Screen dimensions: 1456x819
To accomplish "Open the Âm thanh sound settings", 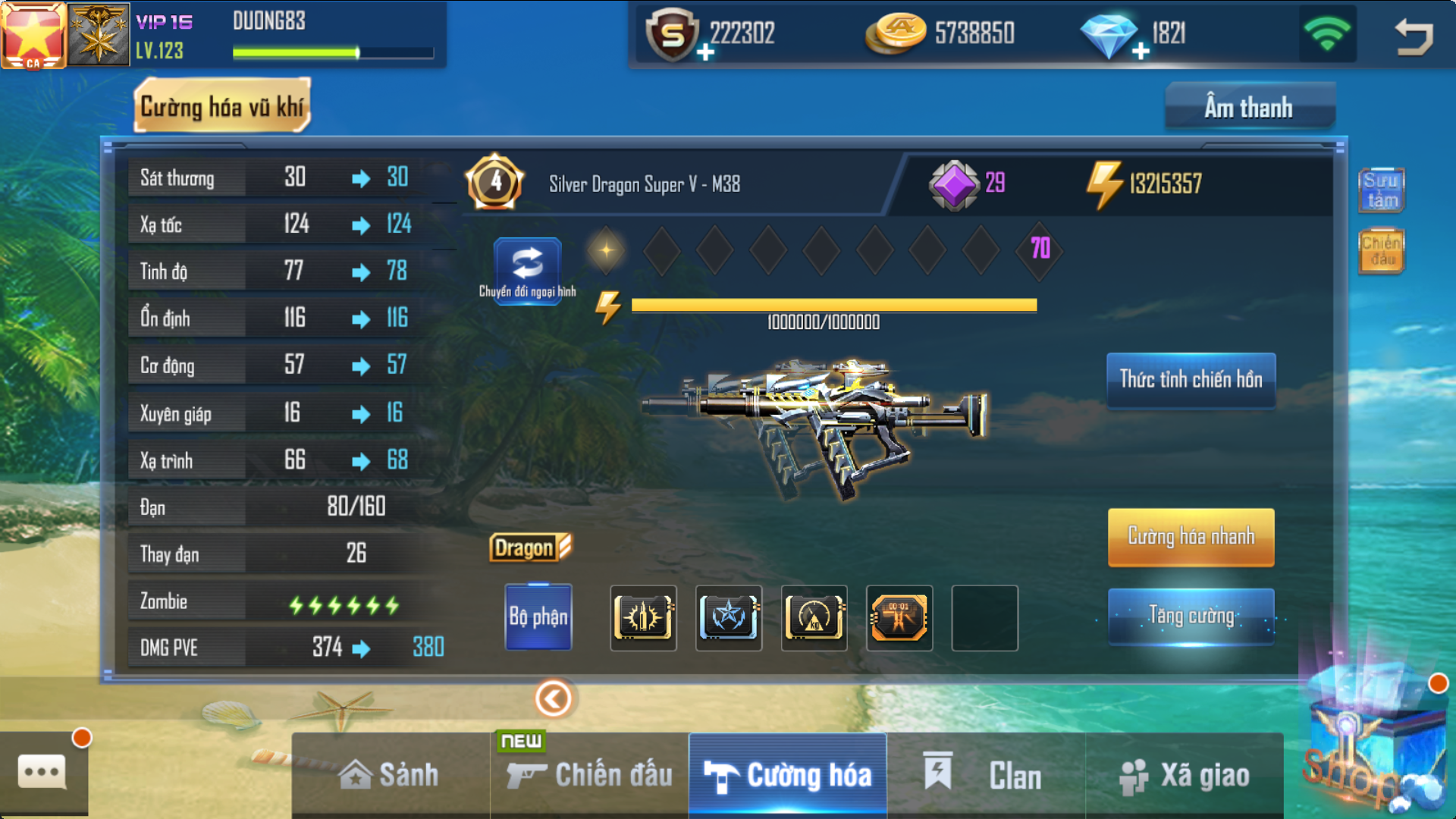I will [1249, 108].
